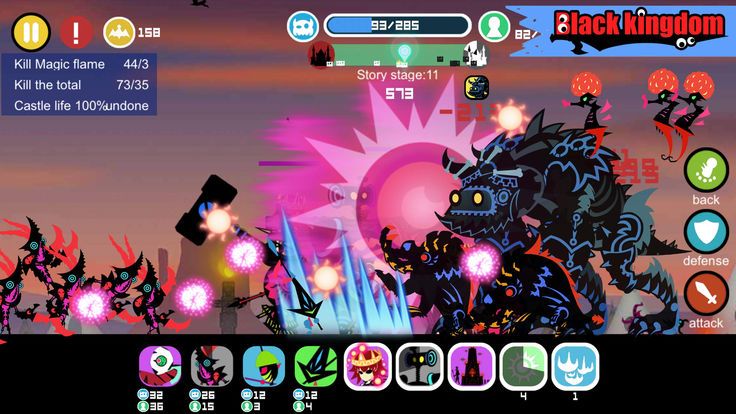Select the blue monster face icon
The image size is (736, 414).
(303, 26)
